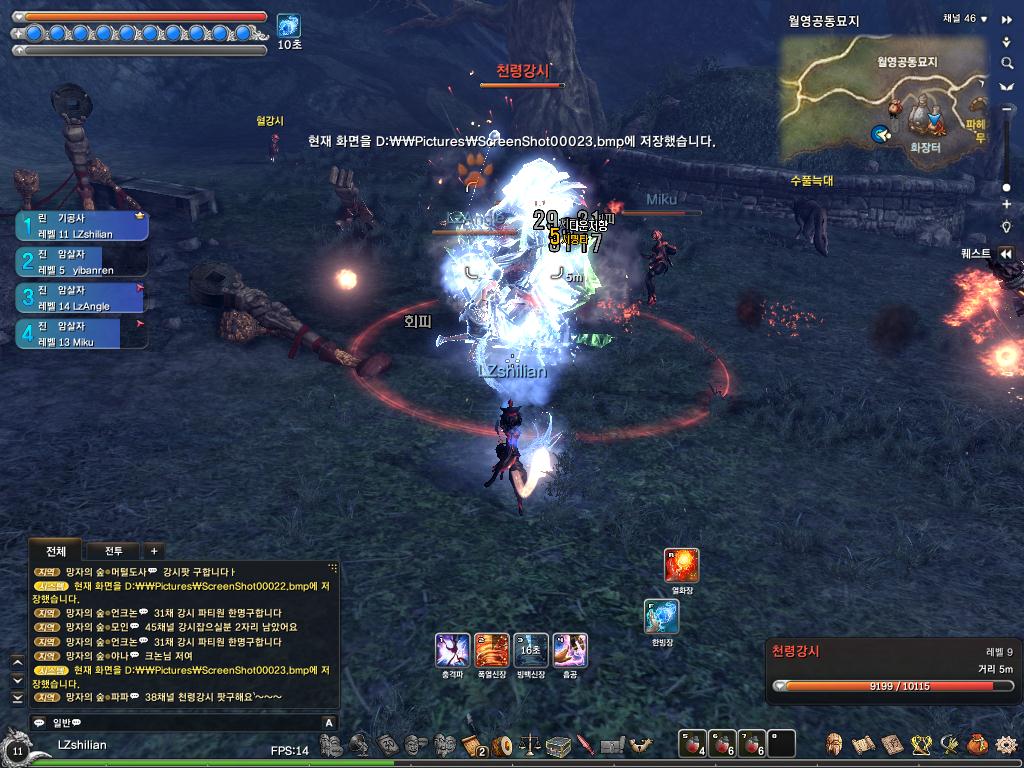Jump chat to the latest message

tap(17, 697)
